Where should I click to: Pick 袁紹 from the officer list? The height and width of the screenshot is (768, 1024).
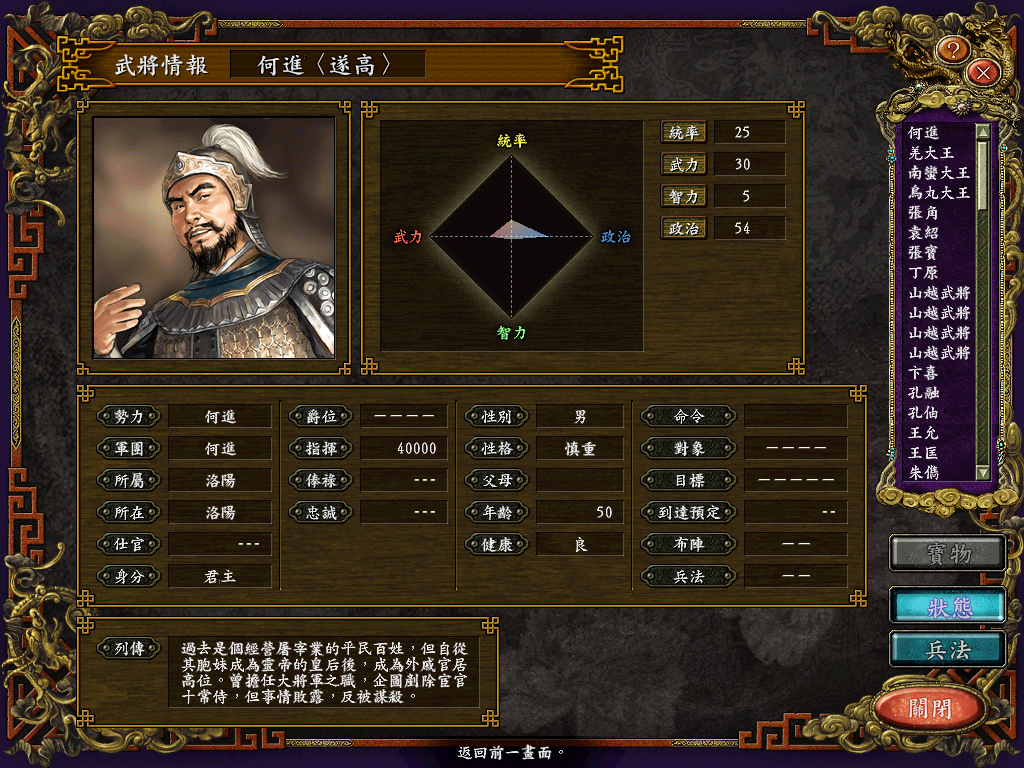(x=923, y=233)
